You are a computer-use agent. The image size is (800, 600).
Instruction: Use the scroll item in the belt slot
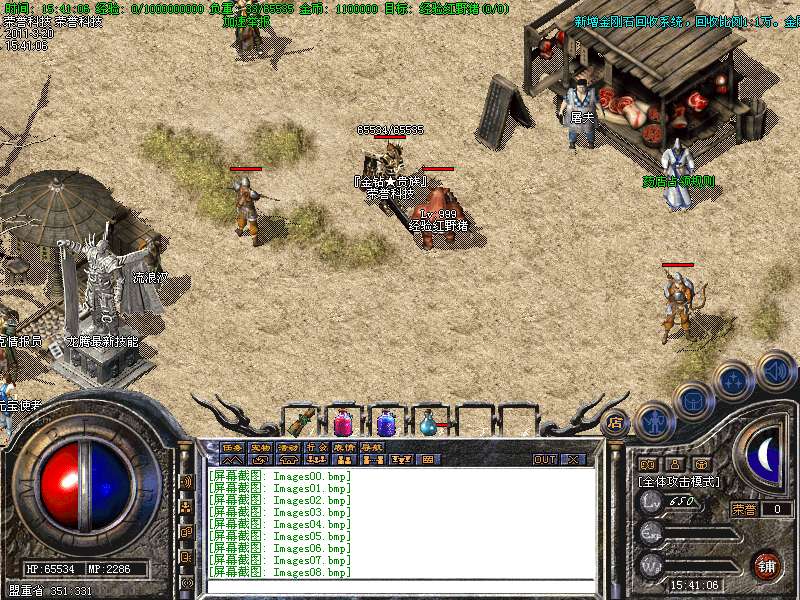[x=300, y=421]
